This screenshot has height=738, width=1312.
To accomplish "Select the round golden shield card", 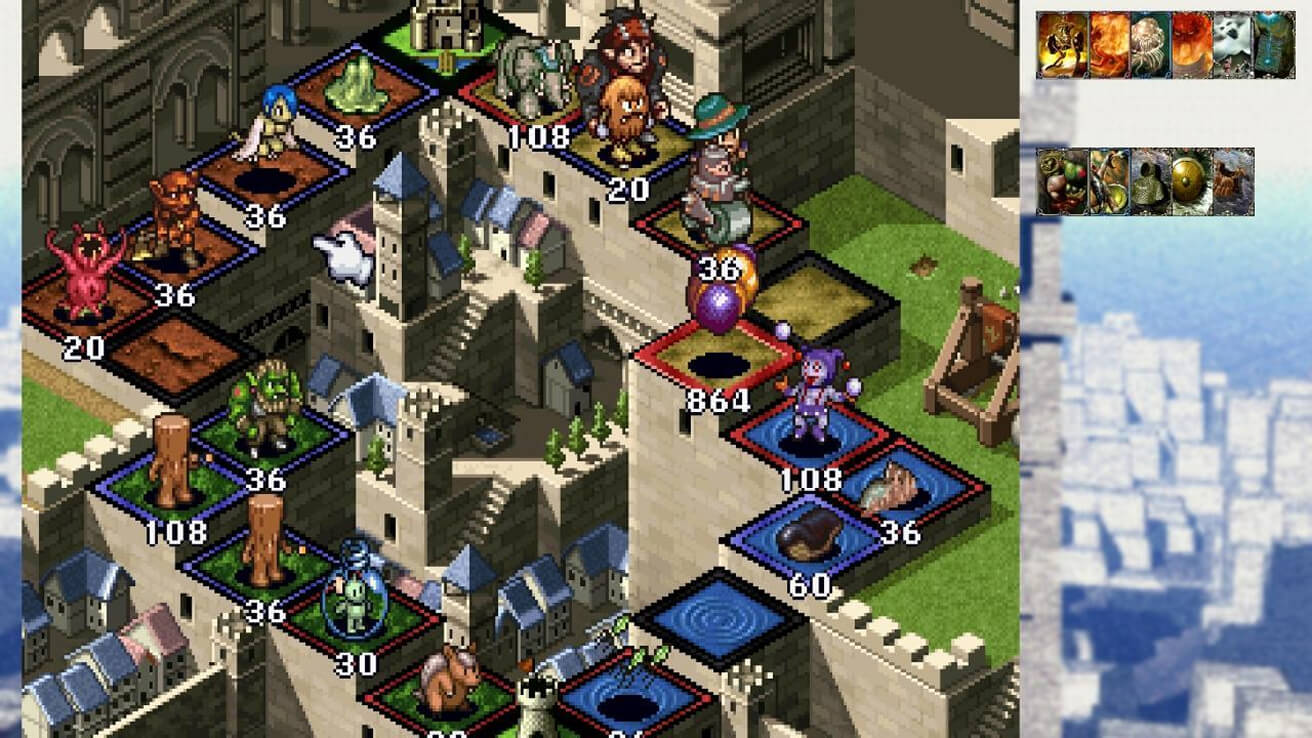I will pyautogui.click(x=1192, y=182).
